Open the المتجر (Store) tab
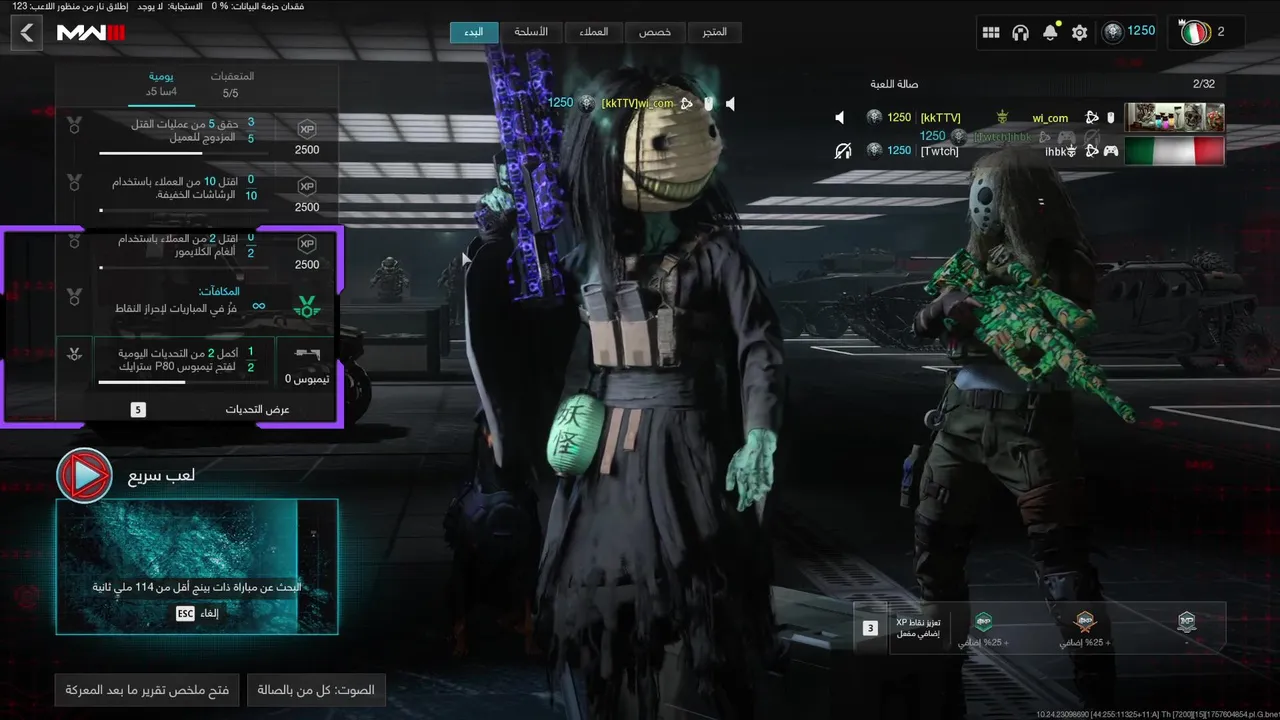 714,32
